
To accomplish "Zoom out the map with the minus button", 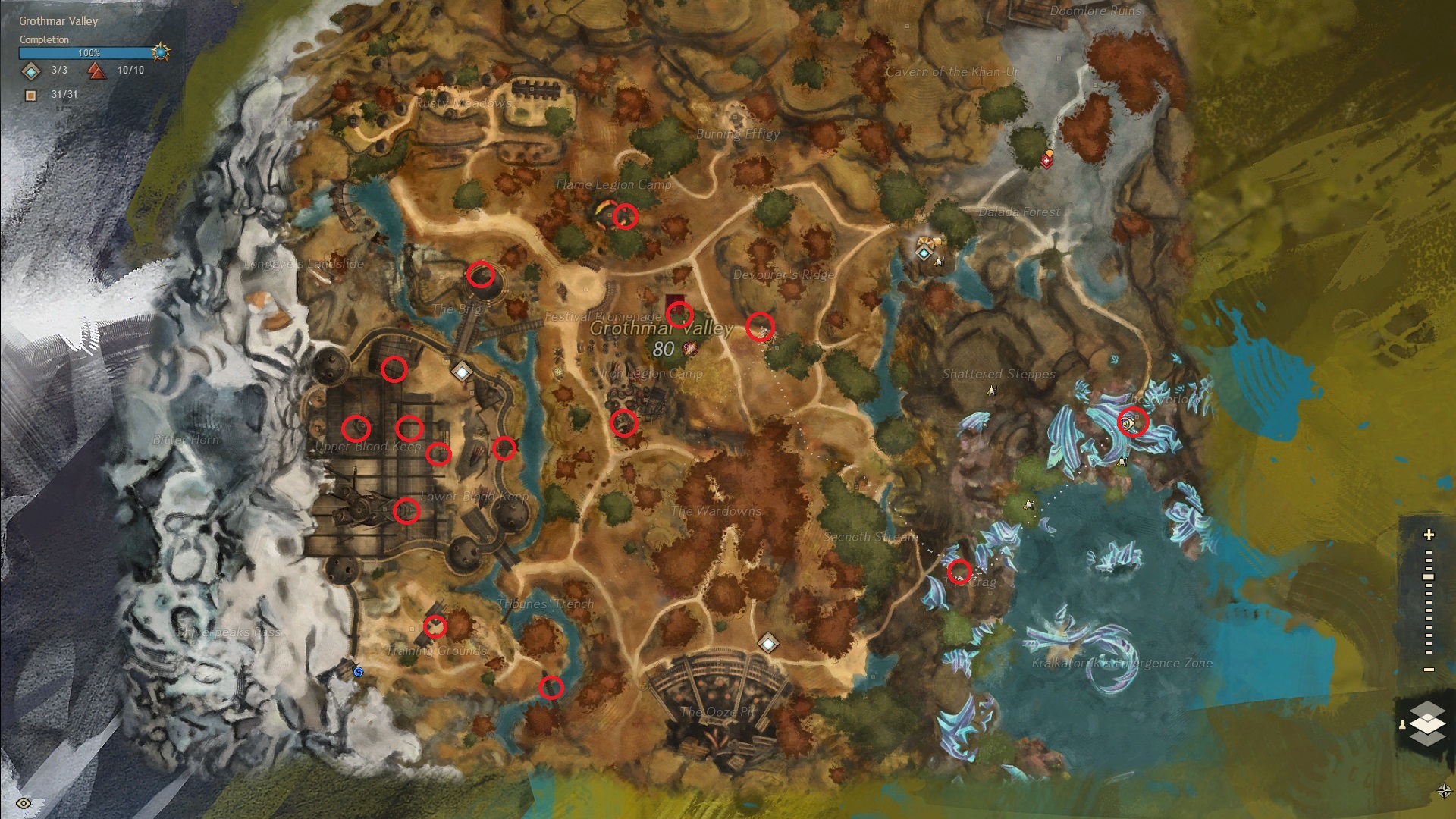I will tap(1429, 670).
